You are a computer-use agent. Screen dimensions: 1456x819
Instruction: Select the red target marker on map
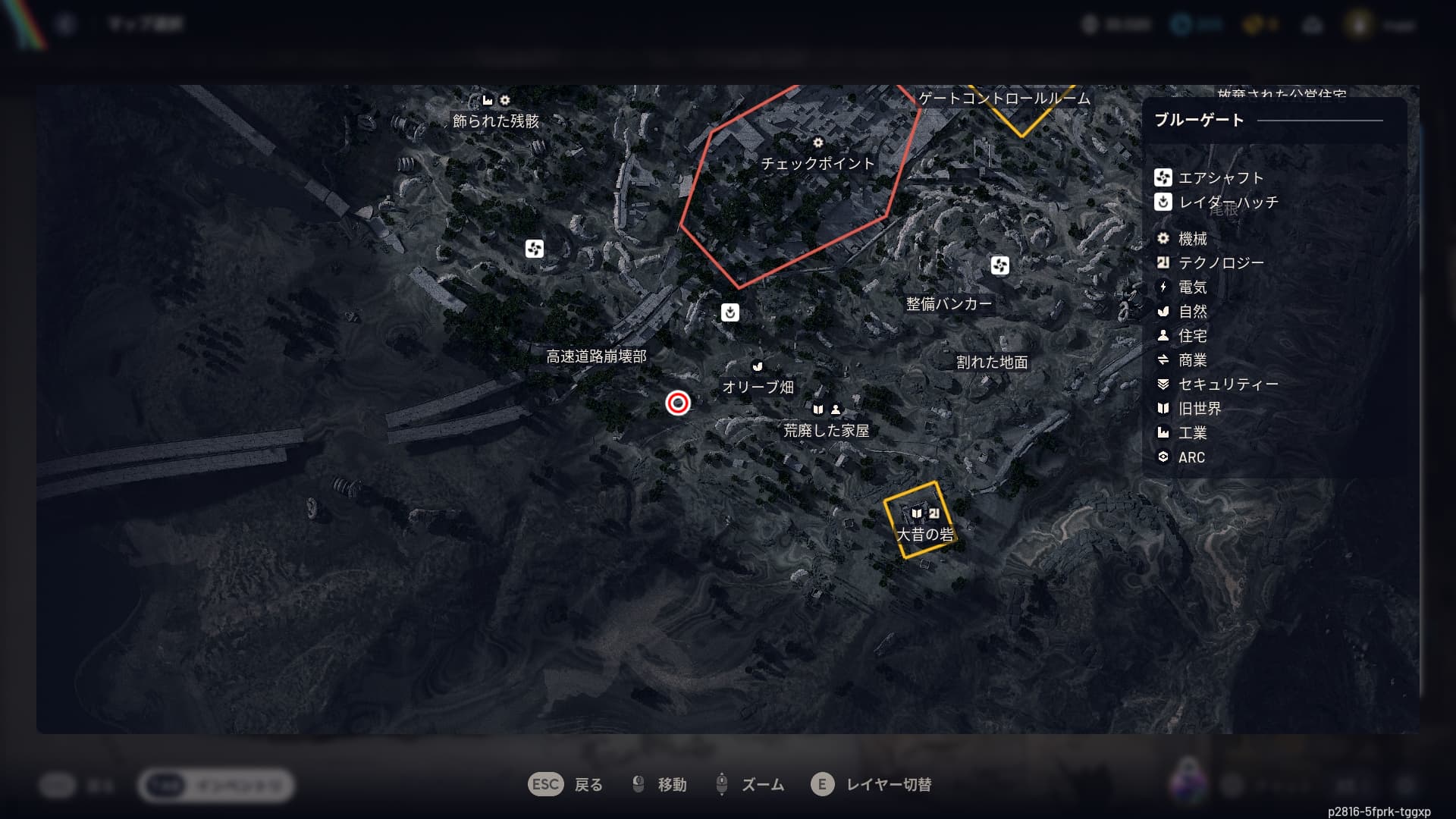678,403
